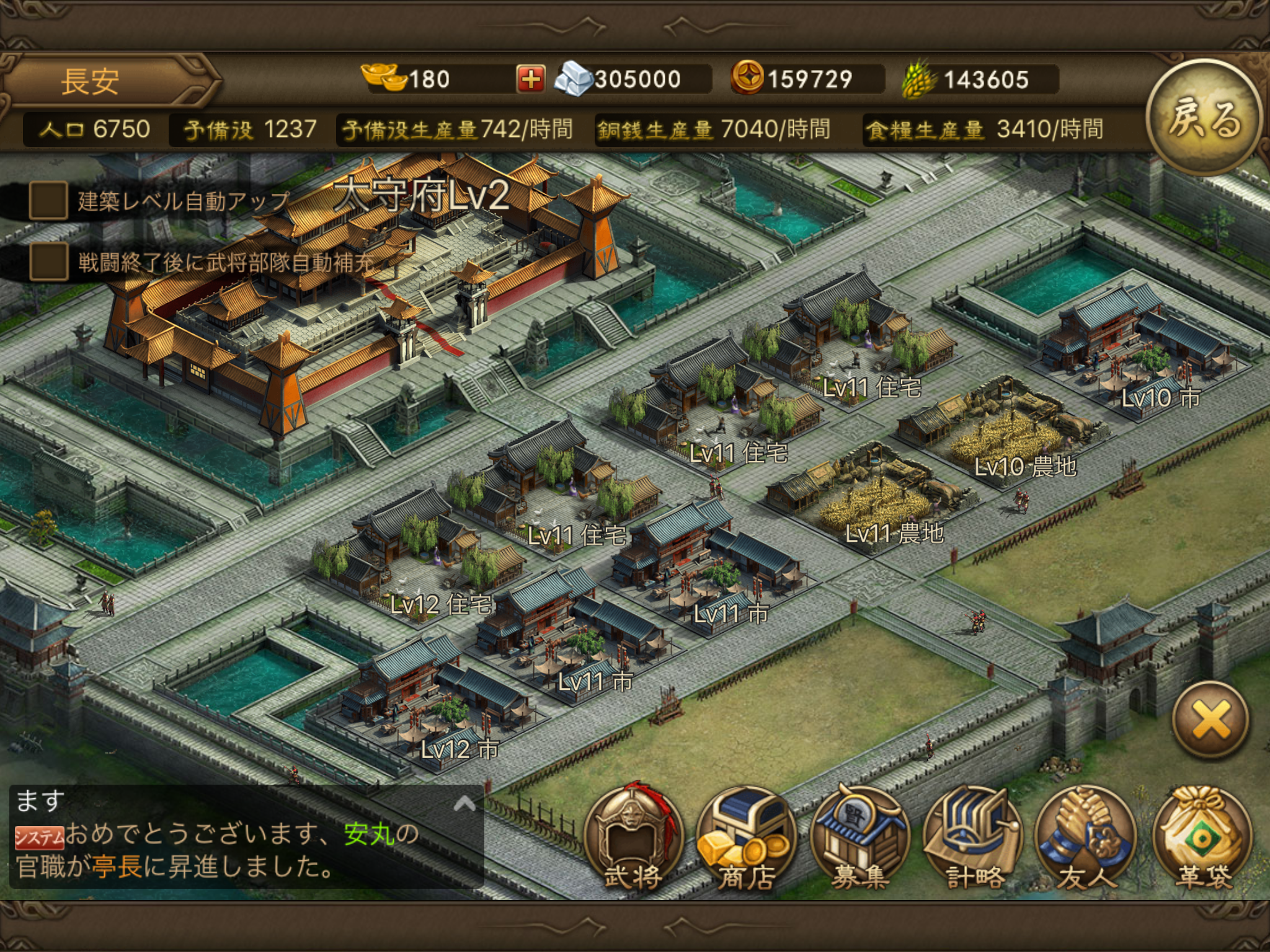1270x952 pixels.
Task: Open the 友人 friends menu
Action: tap(1086, 837)
